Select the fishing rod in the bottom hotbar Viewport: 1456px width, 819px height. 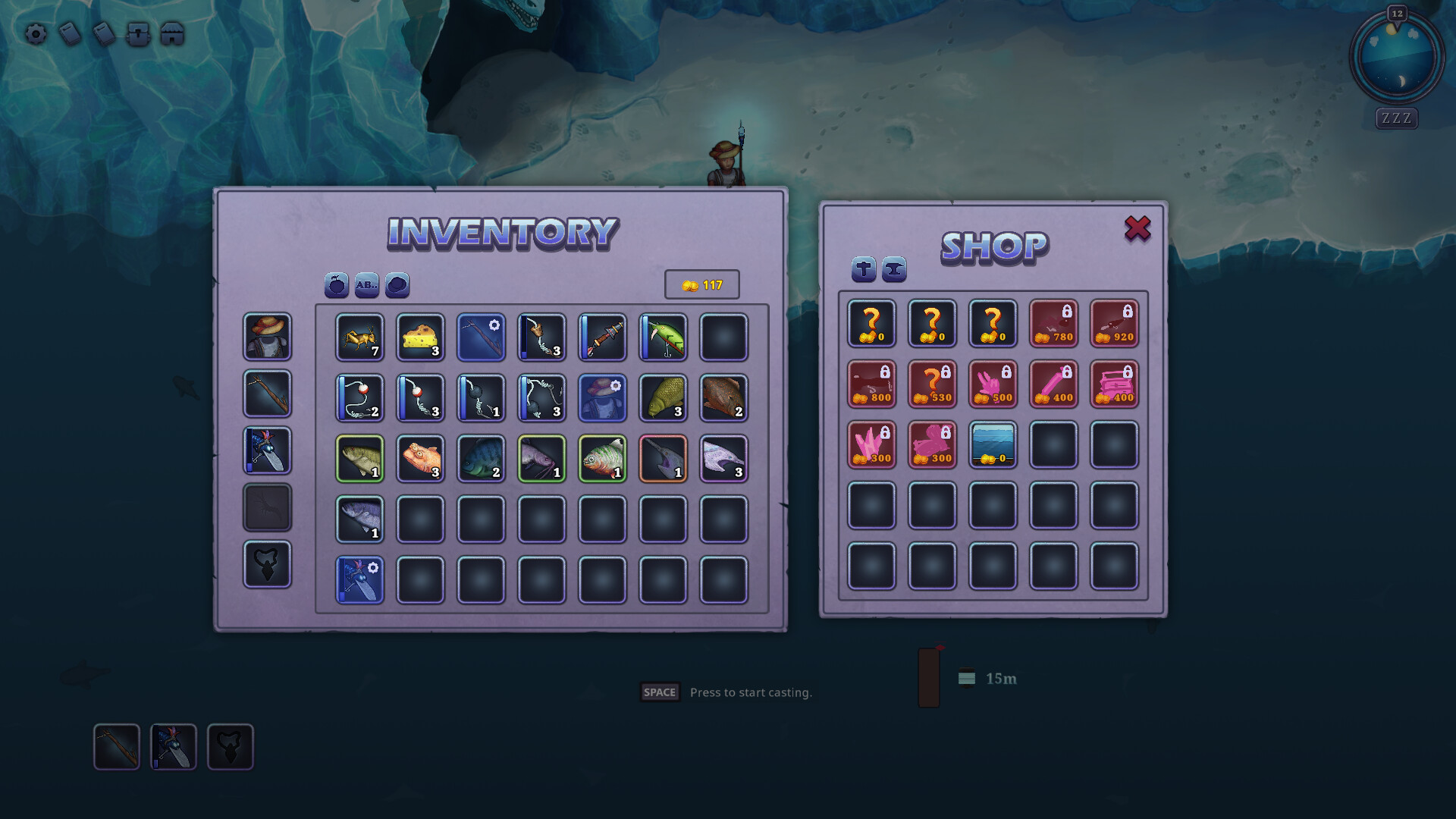click(x=117, y=747)
